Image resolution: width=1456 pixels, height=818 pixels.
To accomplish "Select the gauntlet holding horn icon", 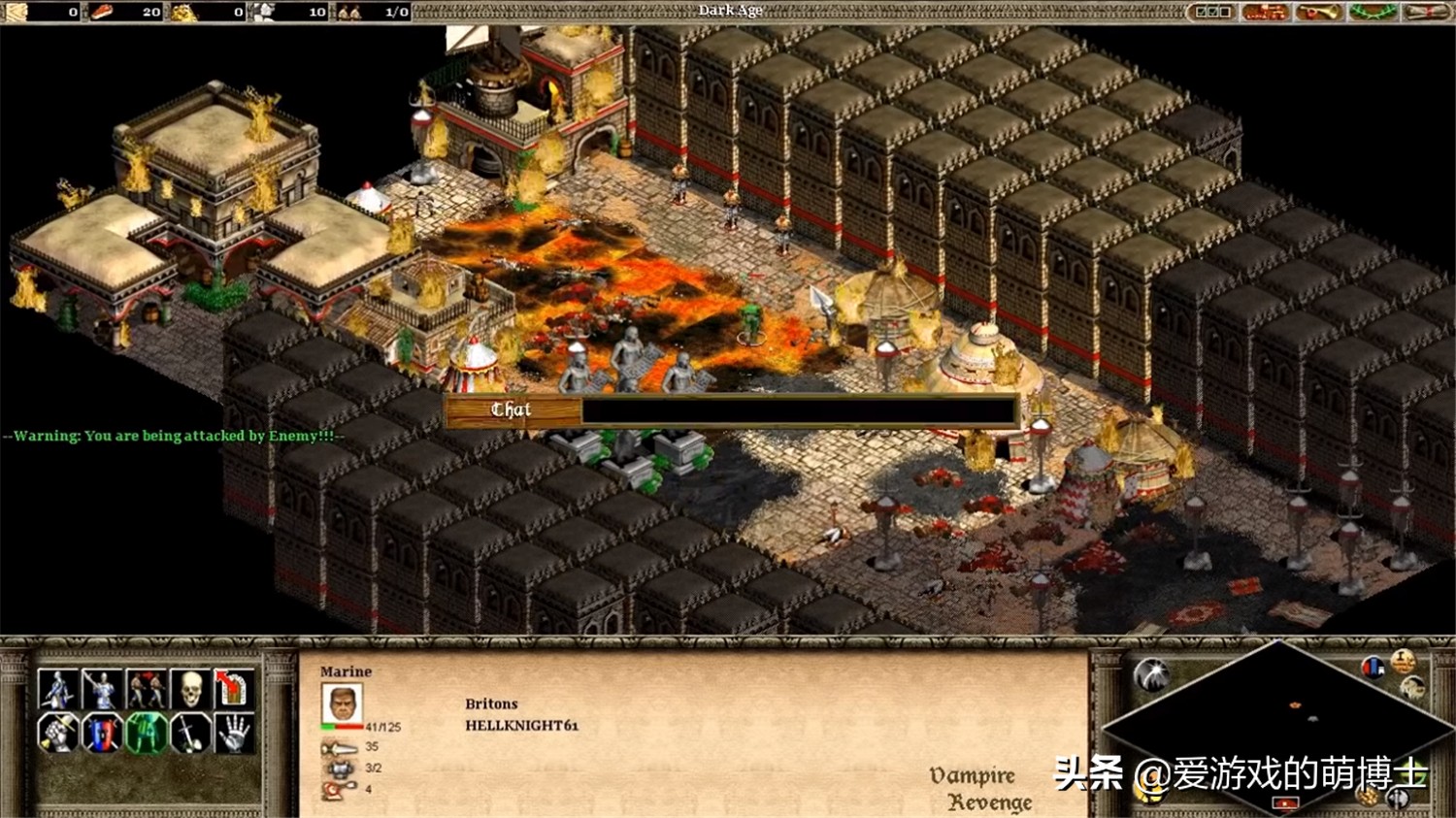I will 57,734.
